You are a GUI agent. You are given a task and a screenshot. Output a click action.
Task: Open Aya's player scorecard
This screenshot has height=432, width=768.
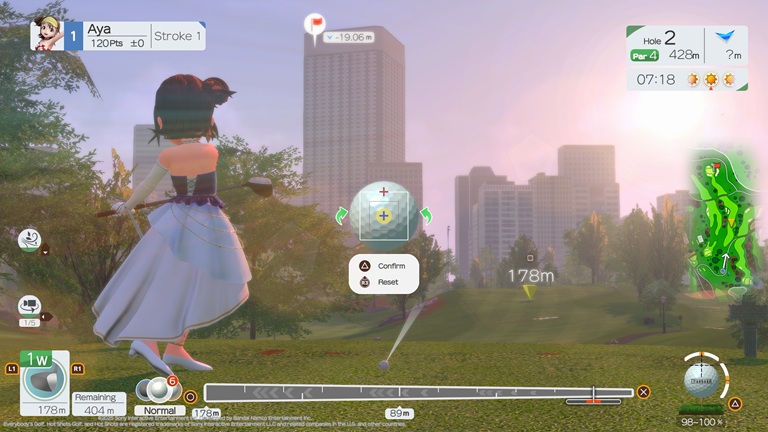118,36
